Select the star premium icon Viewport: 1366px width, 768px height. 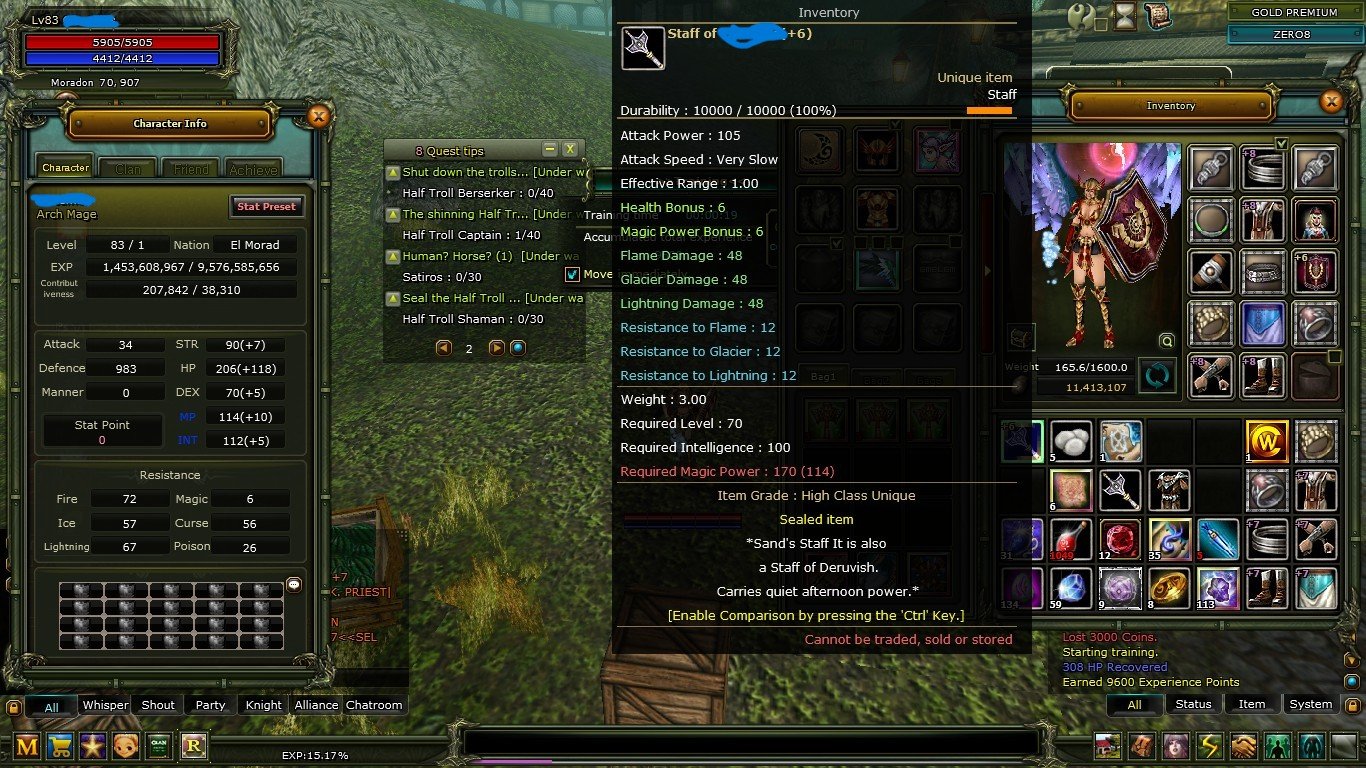point(93,746)
